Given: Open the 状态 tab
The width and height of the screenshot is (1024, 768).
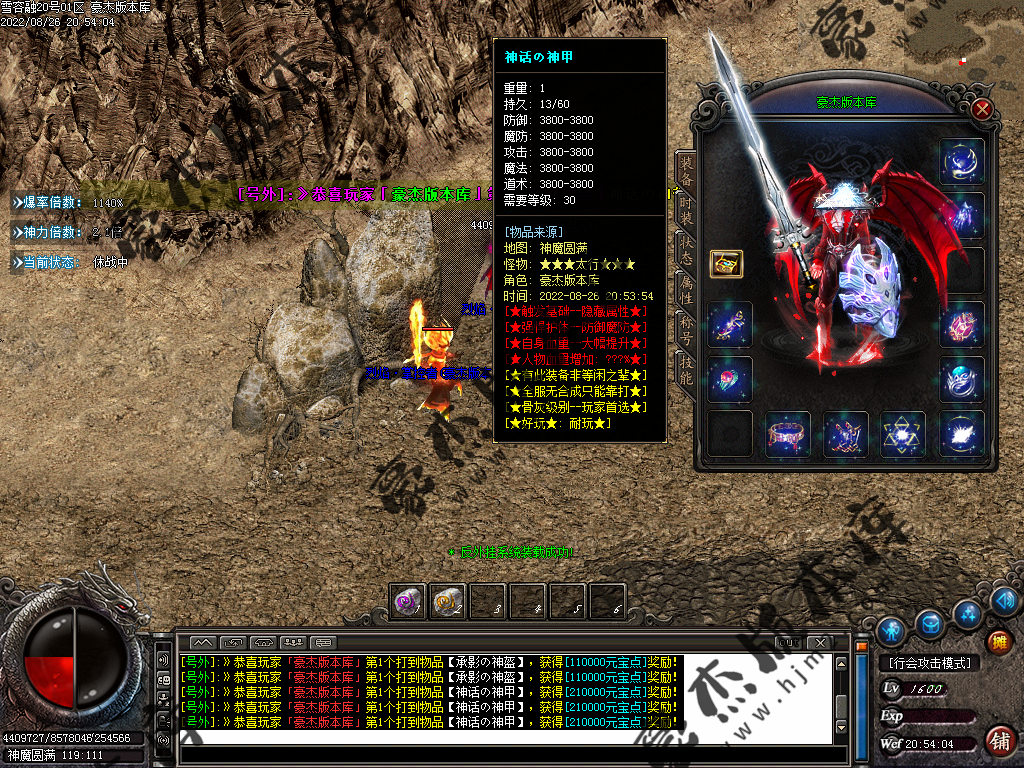Looking at the screenshot, I should [x=686, y=250].
